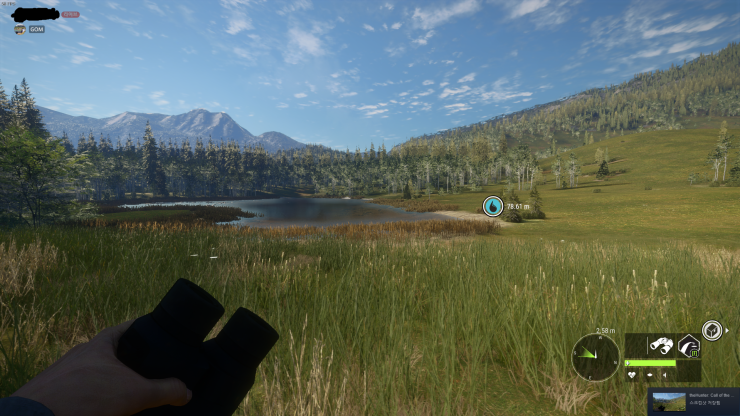Select the binoculars equipment slot

point(661,345)
